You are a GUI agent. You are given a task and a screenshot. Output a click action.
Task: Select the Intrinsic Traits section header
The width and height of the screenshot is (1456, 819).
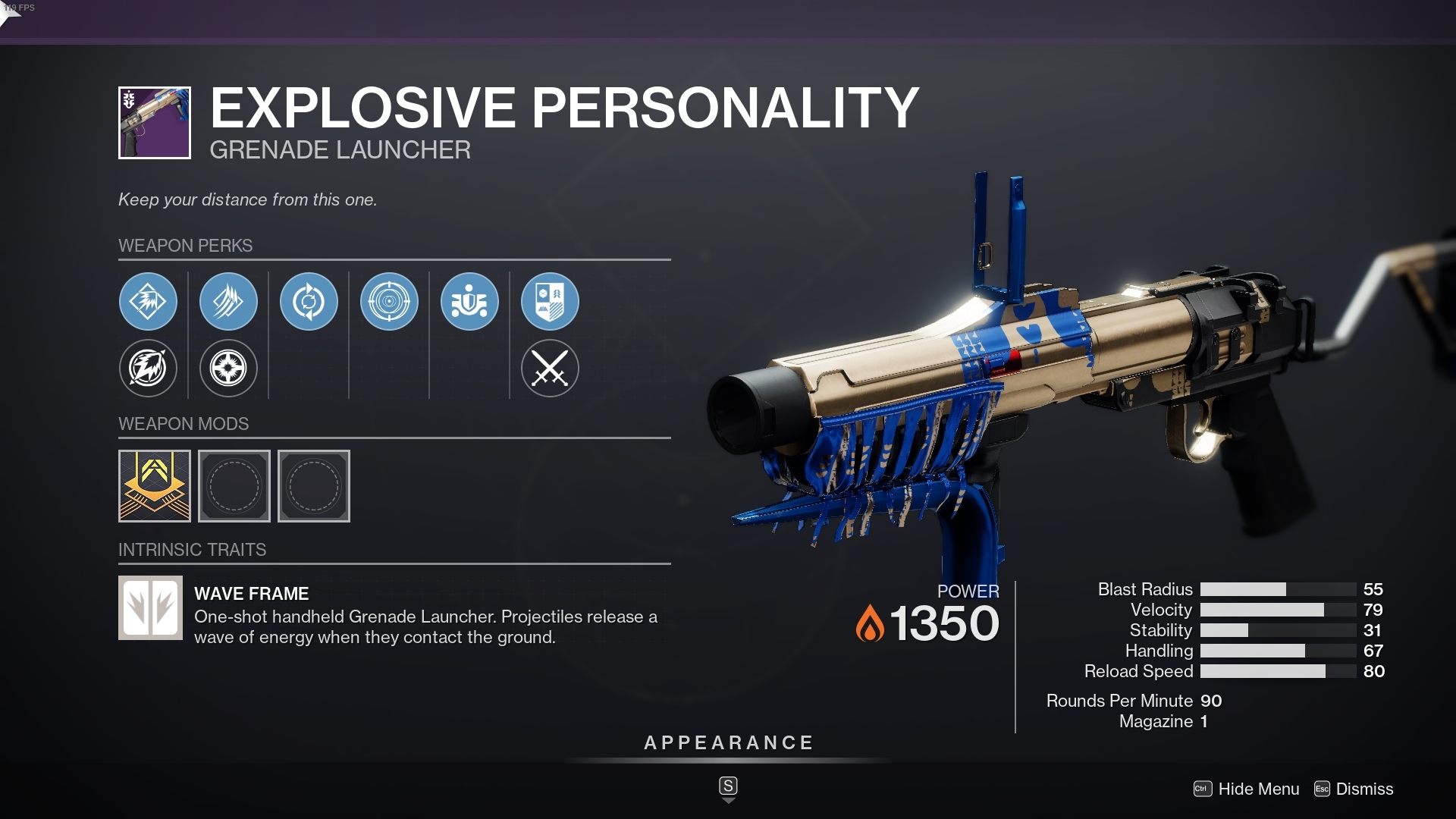point(193,550)
